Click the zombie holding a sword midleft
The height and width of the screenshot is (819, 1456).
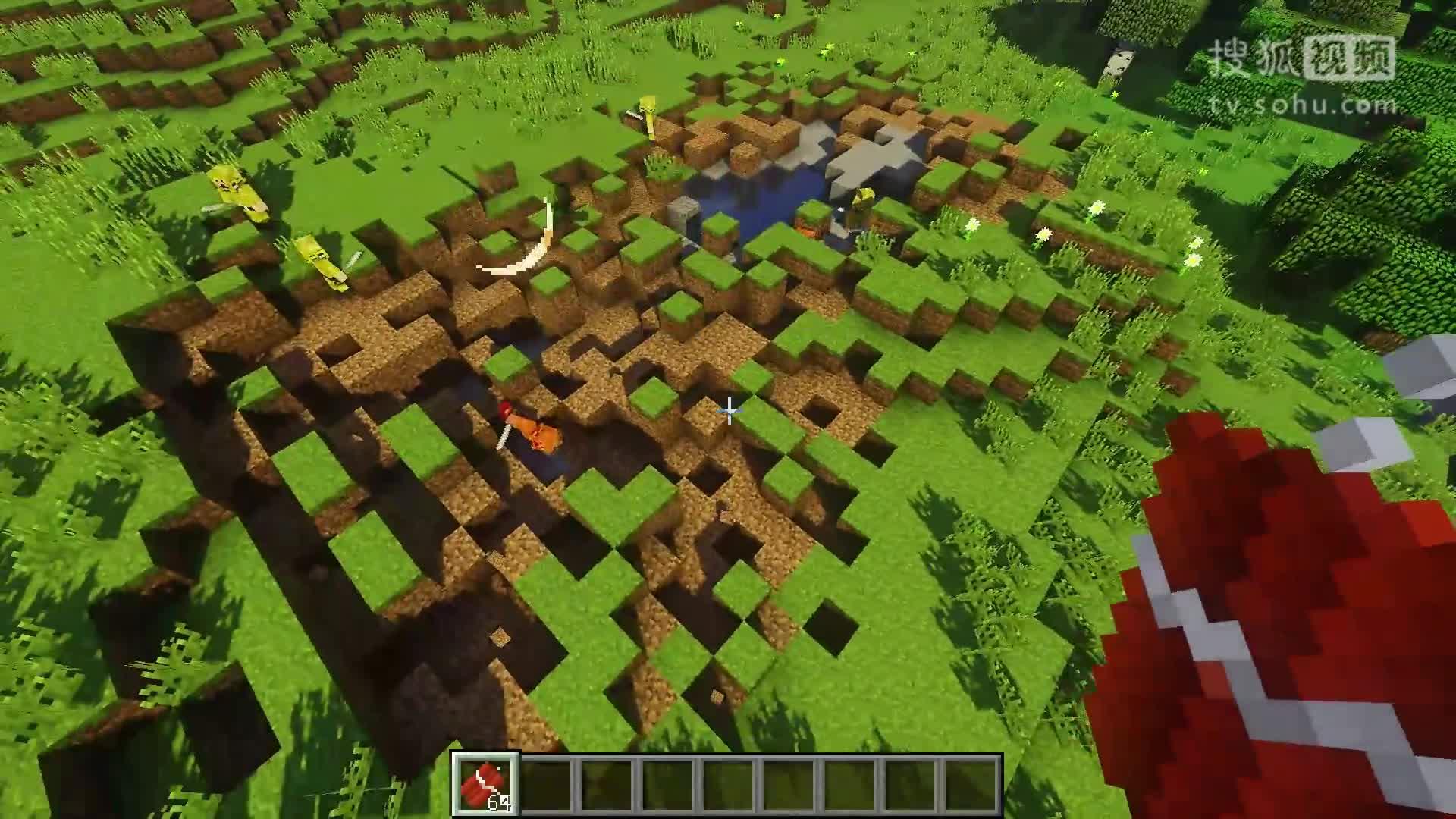tap(318, 262)
